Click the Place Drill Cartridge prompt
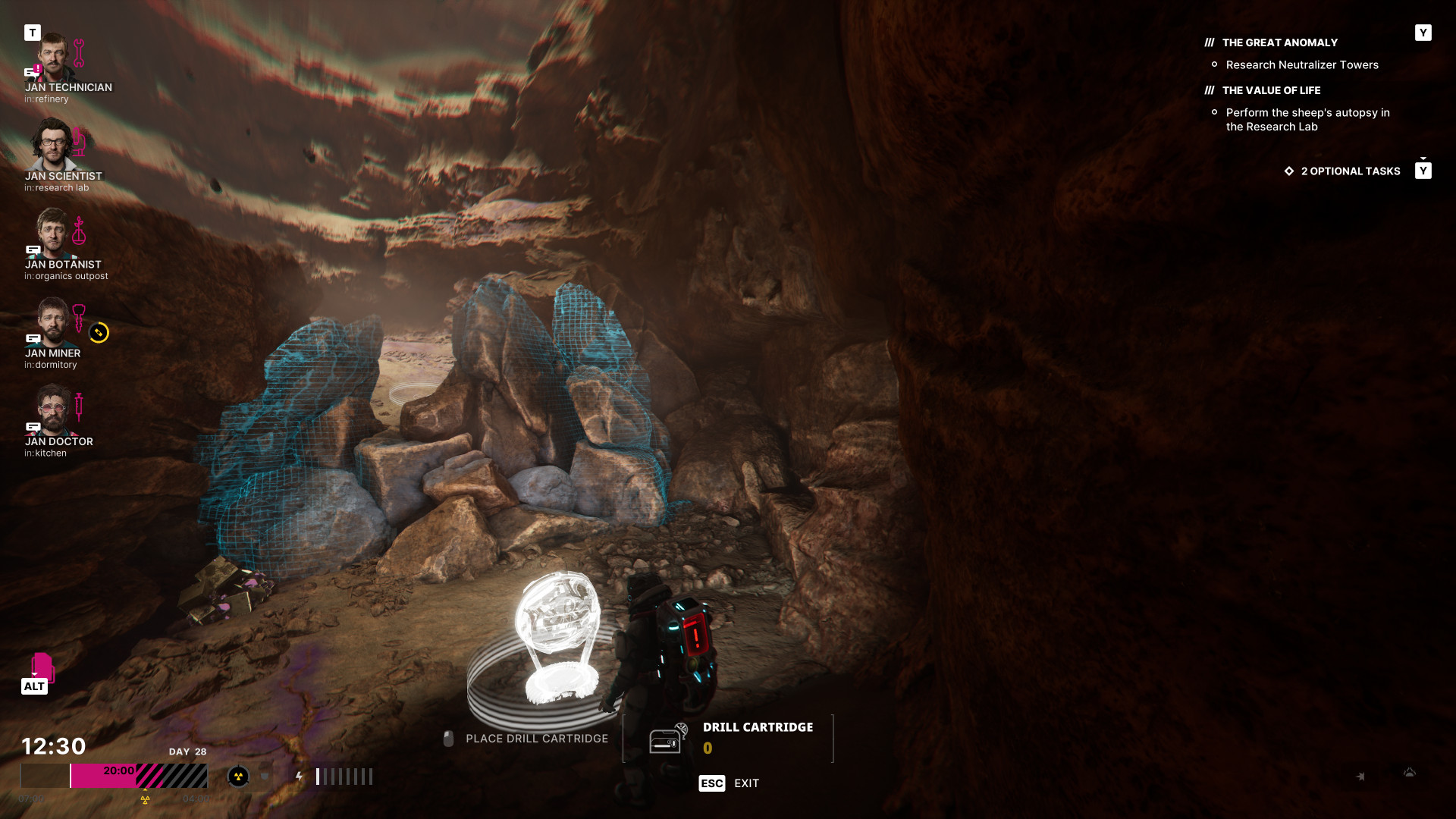Viewport: 1456px width, 819px height. point(536,739)
